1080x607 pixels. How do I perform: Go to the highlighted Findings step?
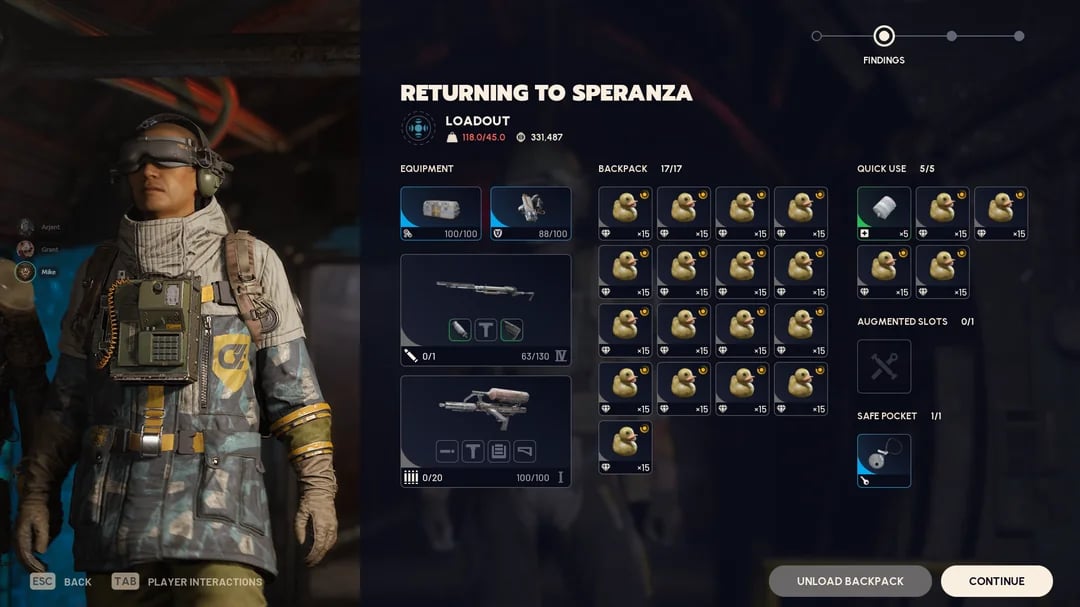883,37
